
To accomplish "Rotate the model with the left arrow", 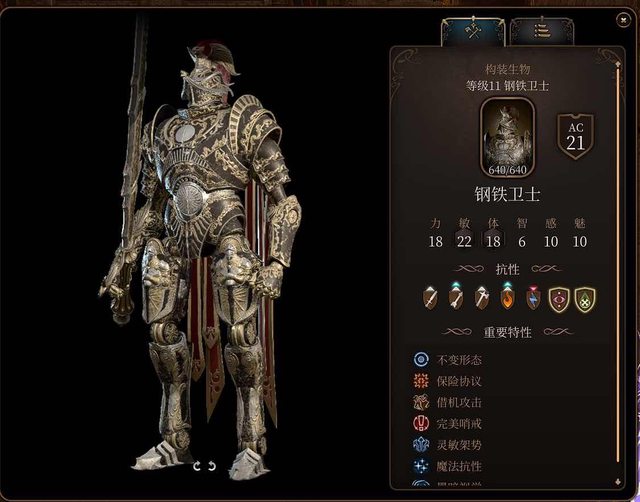I will point(197,466).
